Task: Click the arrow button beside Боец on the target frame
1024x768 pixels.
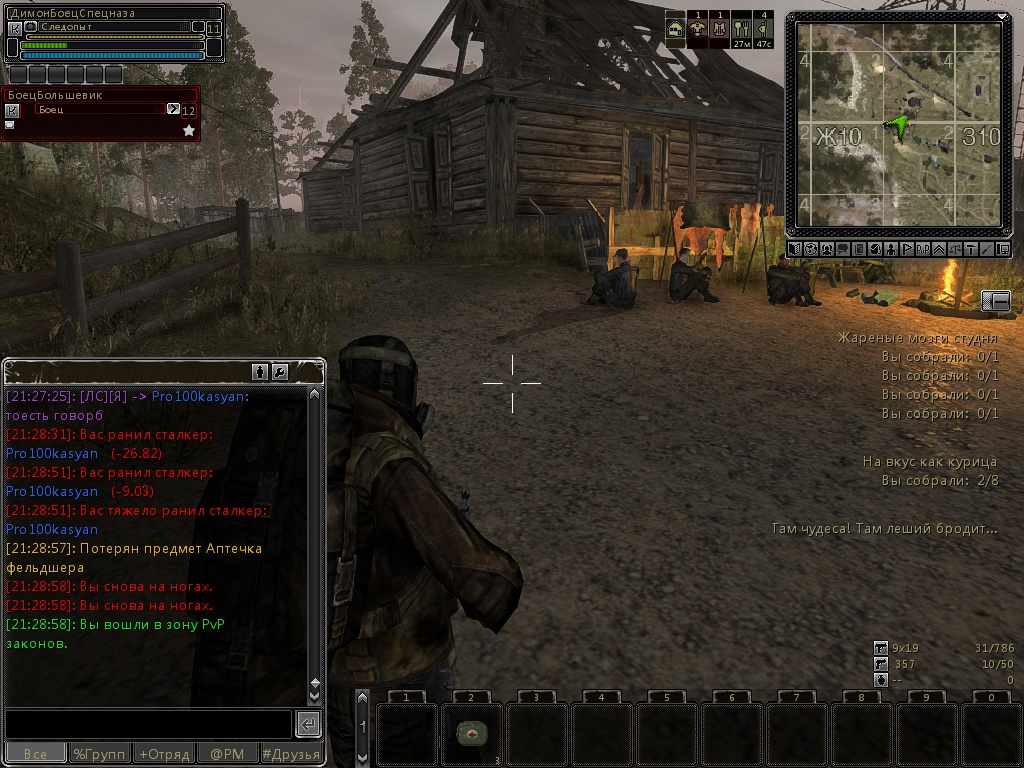Action: pos(173,109)
